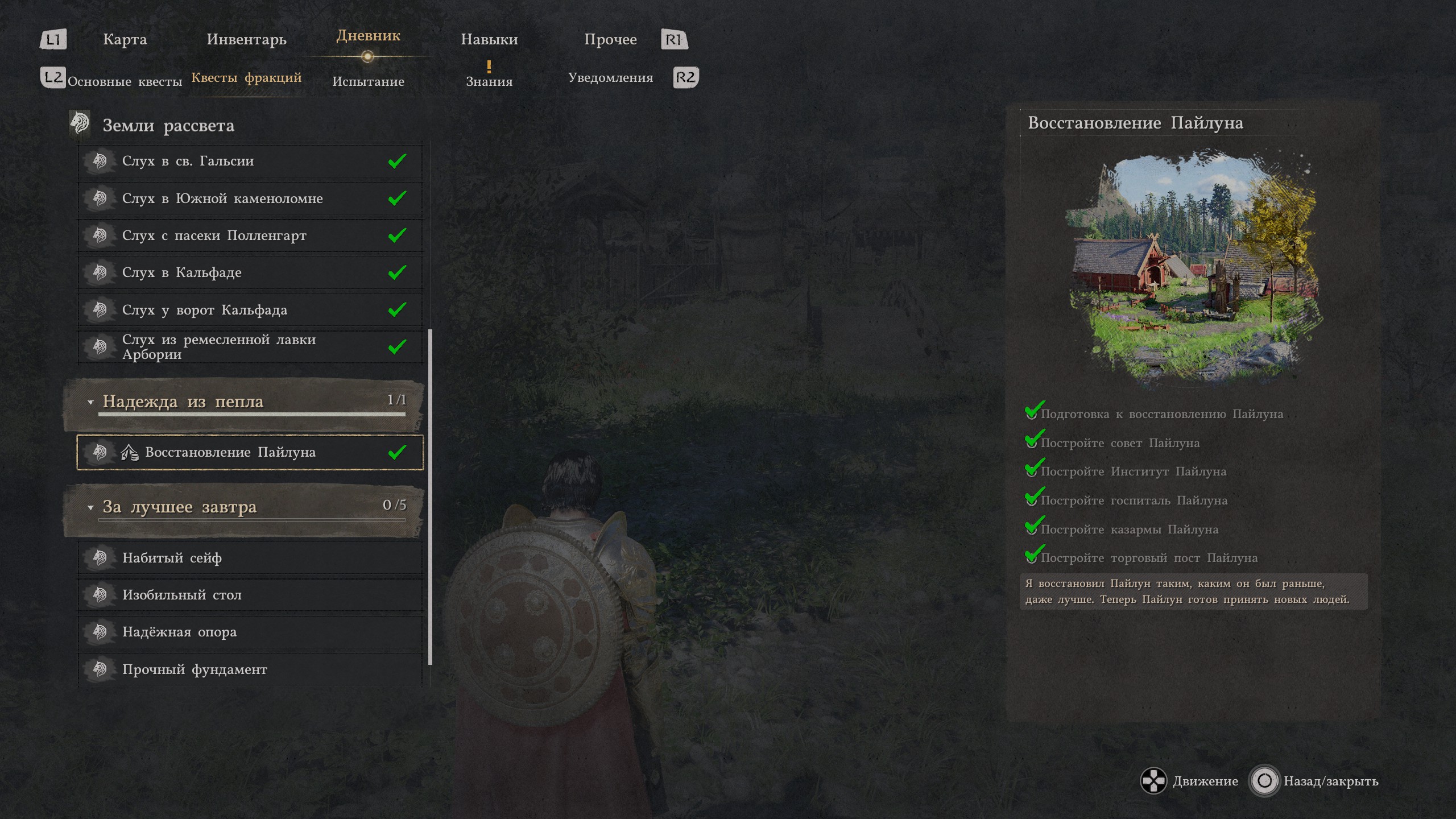Viewport: 1456px width, 819px height.
Task: Open the Инвентарь tab
Action: click(246, 39)
